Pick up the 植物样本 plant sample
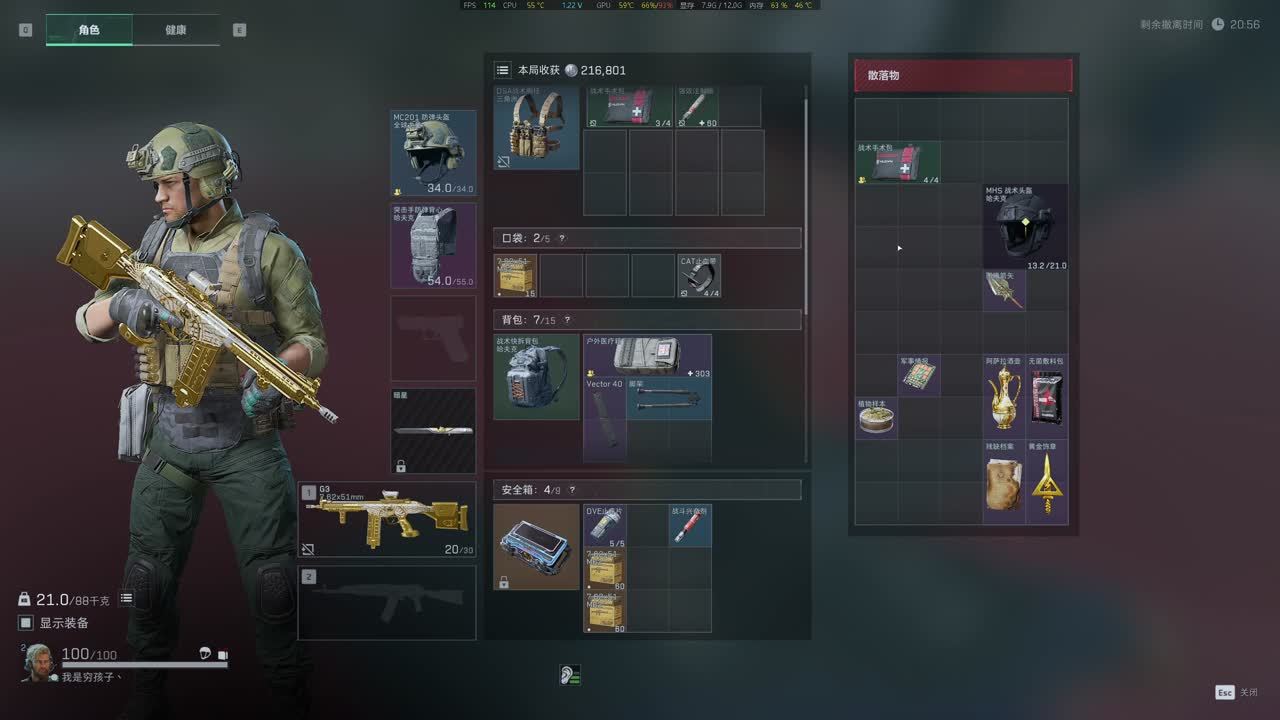Viewport: 1280px width, 720px height. pyautogui.click(x=876, y=418)
